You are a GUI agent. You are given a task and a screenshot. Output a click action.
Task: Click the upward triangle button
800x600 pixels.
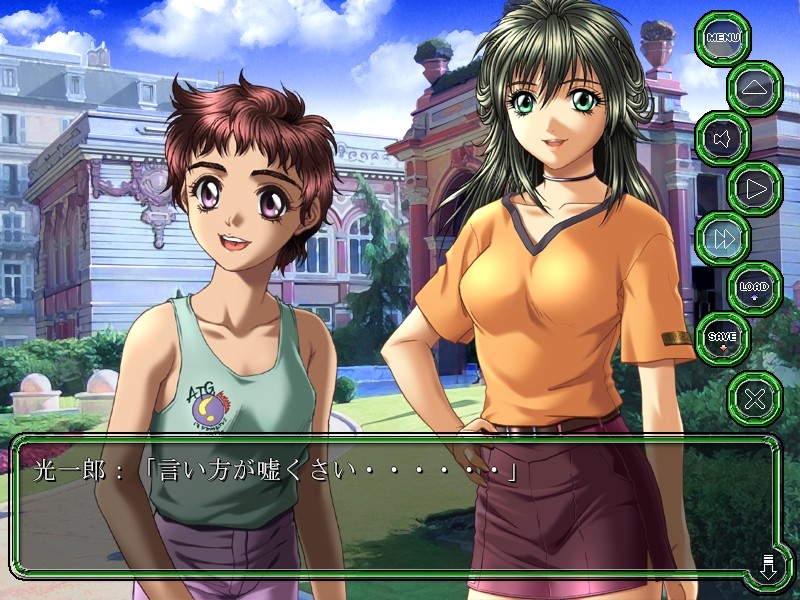click(753, 88)
